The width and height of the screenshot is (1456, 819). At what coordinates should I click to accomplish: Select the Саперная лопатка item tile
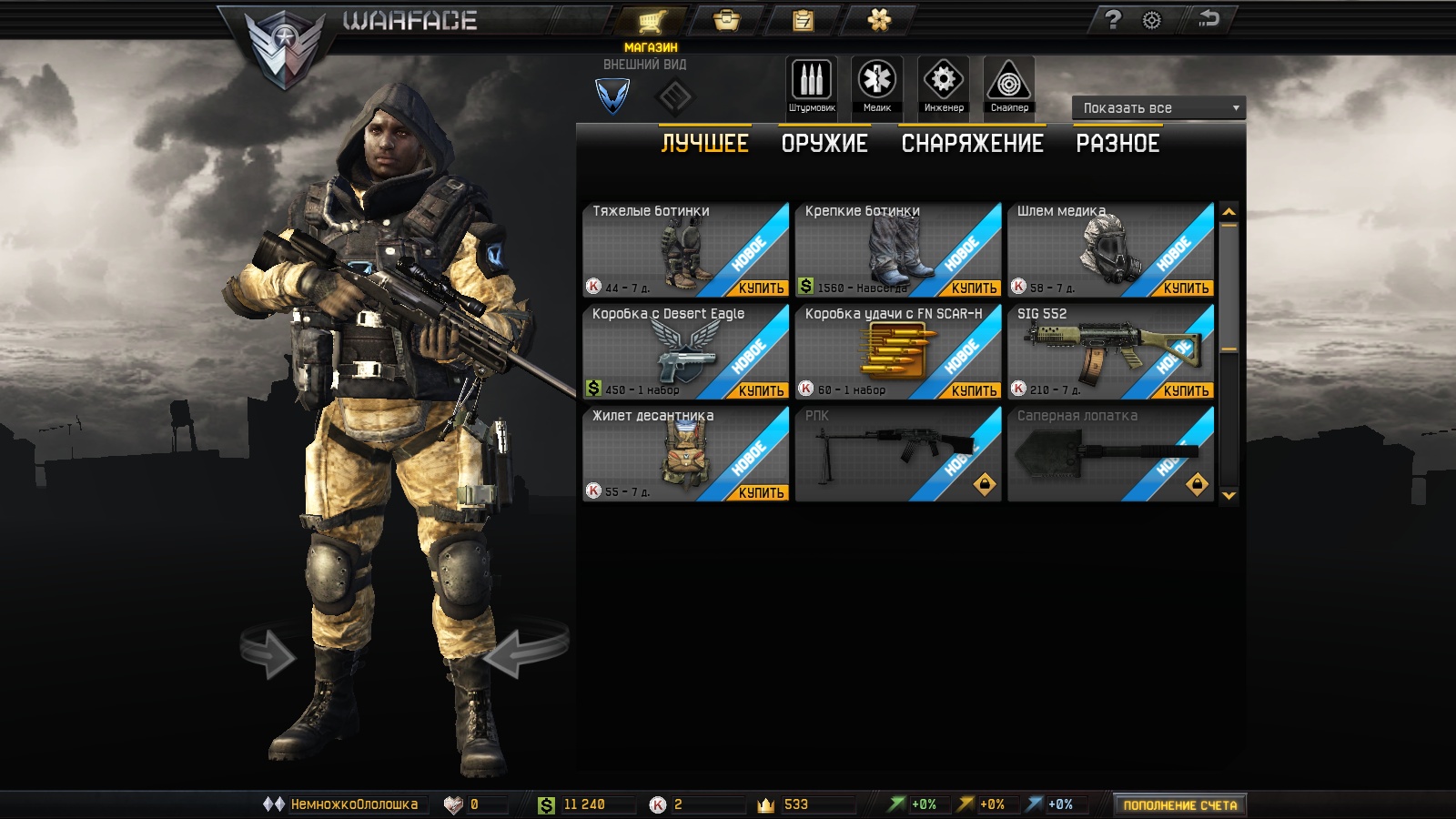point(1110,453)
